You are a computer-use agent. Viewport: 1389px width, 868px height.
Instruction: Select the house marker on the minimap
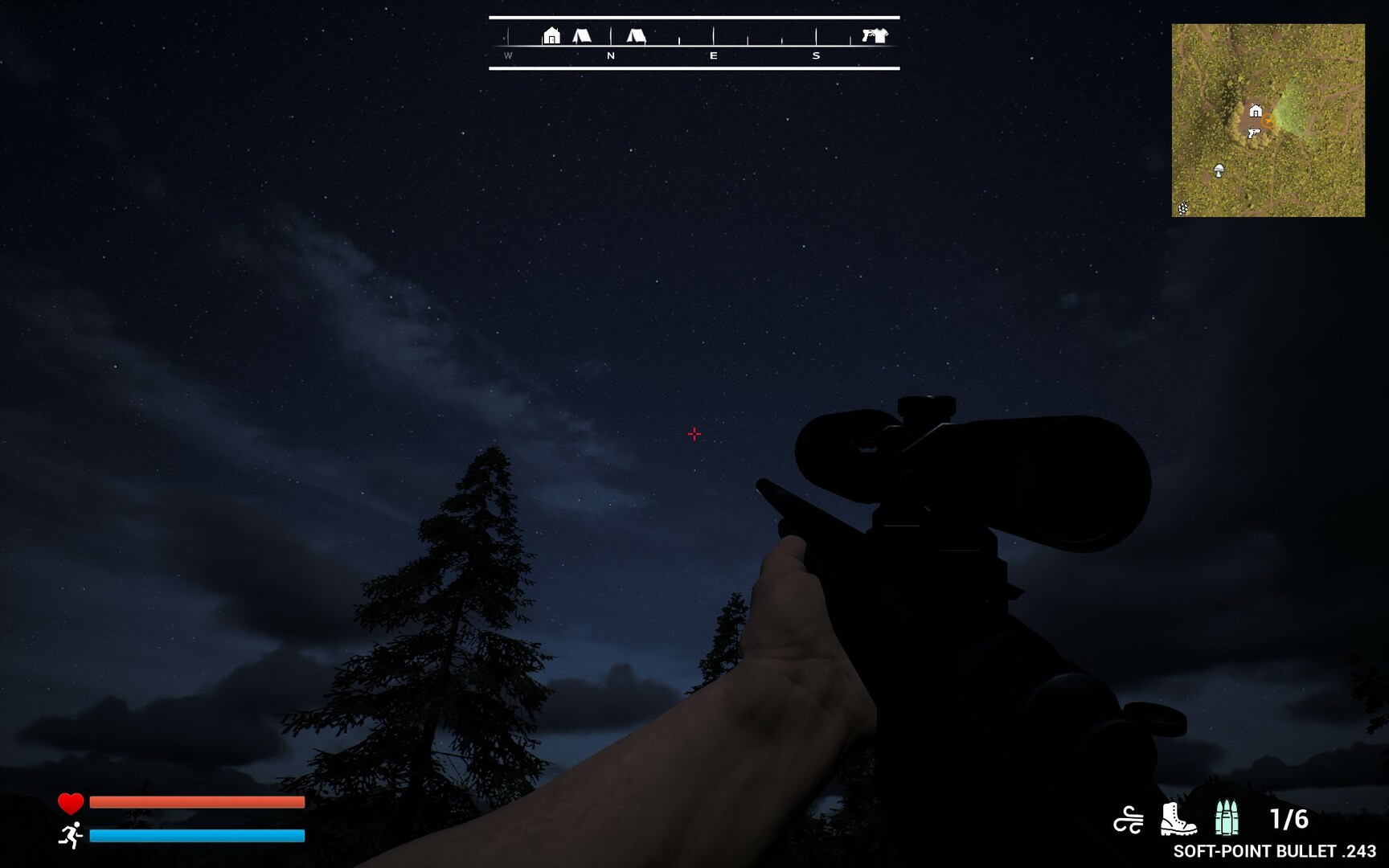pos(1256,110)
